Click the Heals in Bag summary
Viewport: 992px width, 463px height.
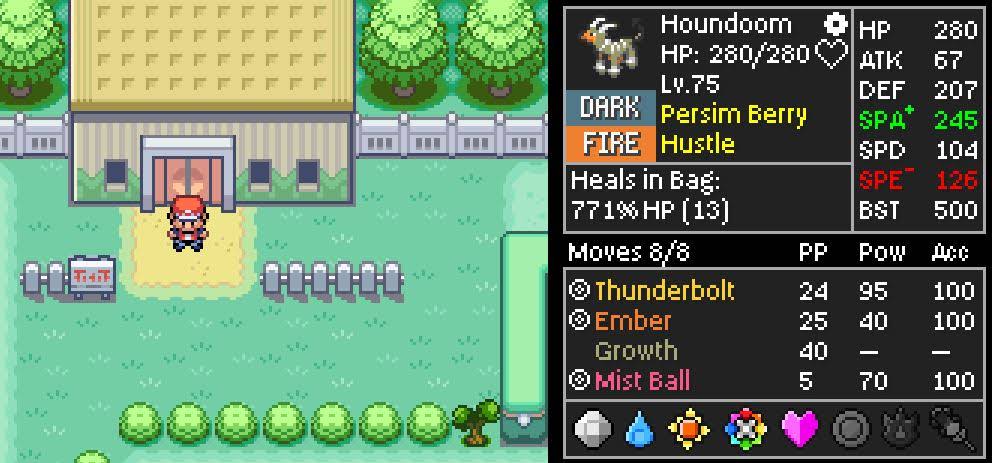tap(650, 196)
